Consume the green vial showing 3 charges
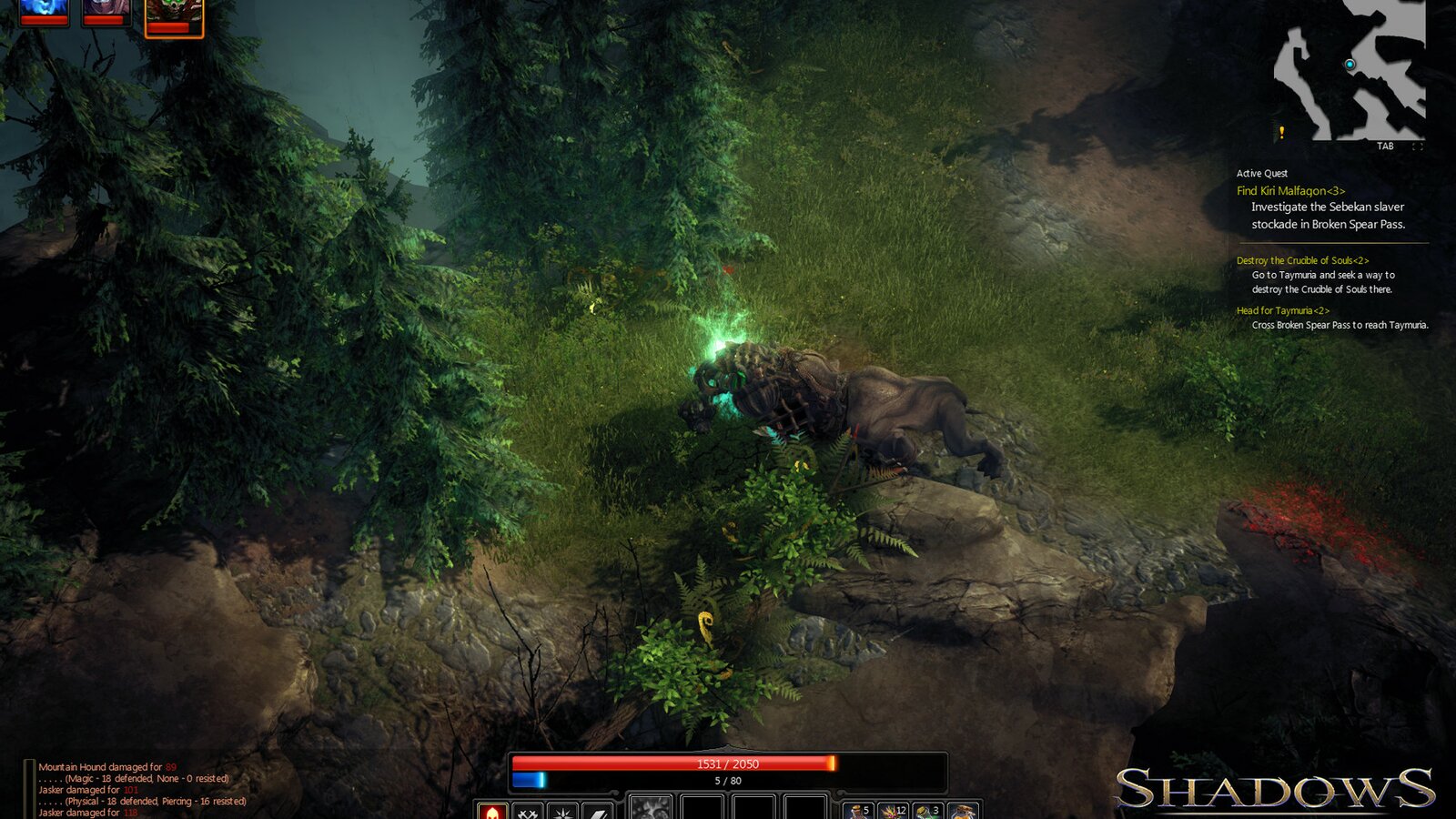 tap(925, 812)
